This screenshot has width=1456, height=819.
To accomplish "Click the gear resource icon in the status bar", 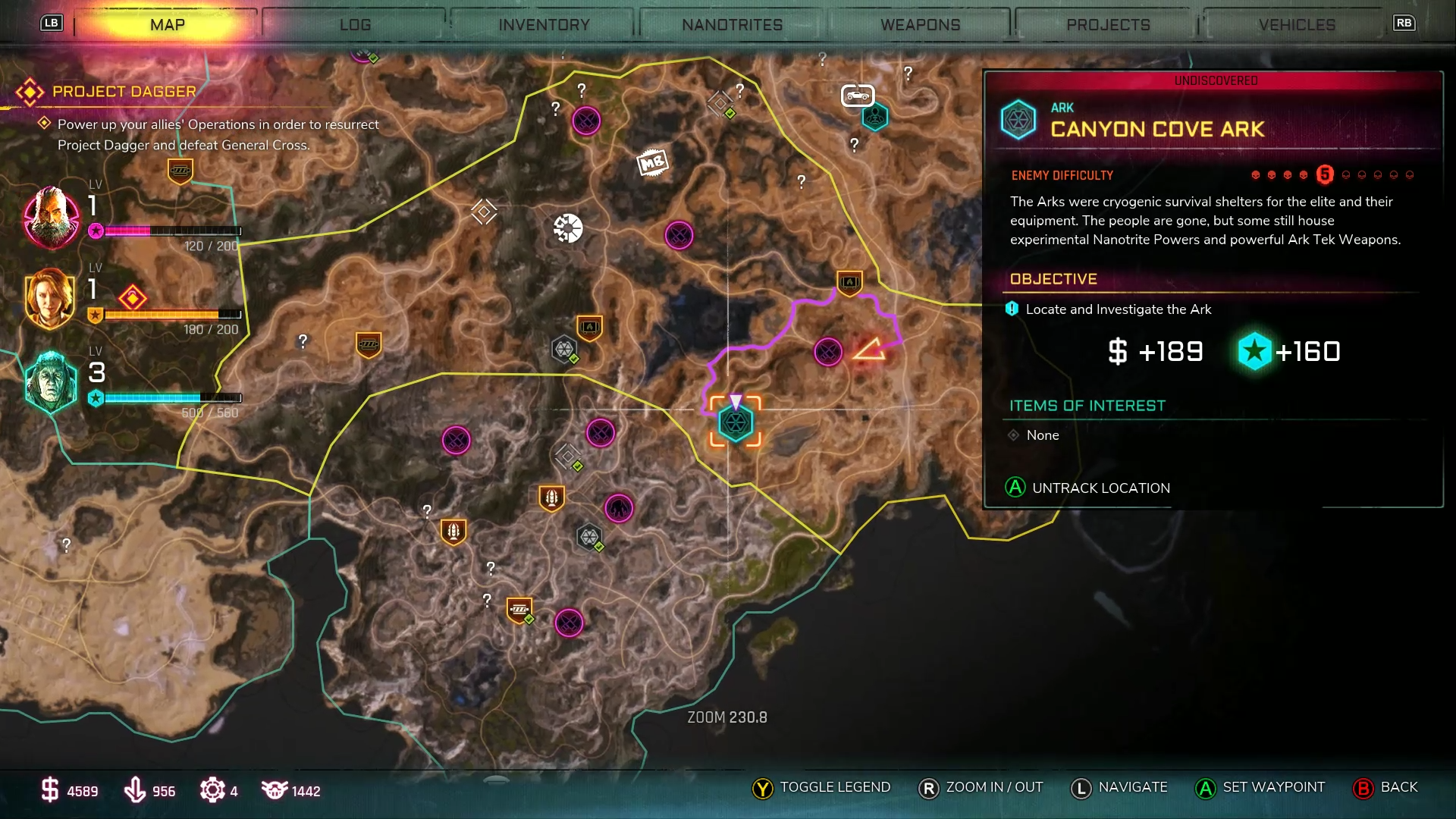I will pyautogui.click(x=213, y=790).
